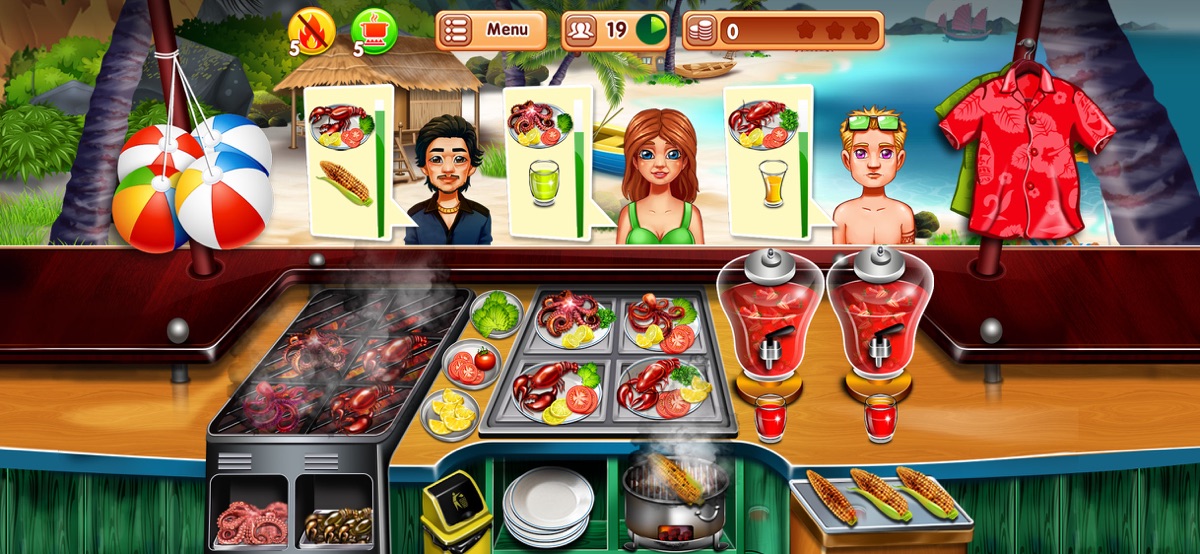The height and width of the screenshot is (554, 1200).
Task: Open the Menu button
Action: pyautogui.click(x=491, y=30)
